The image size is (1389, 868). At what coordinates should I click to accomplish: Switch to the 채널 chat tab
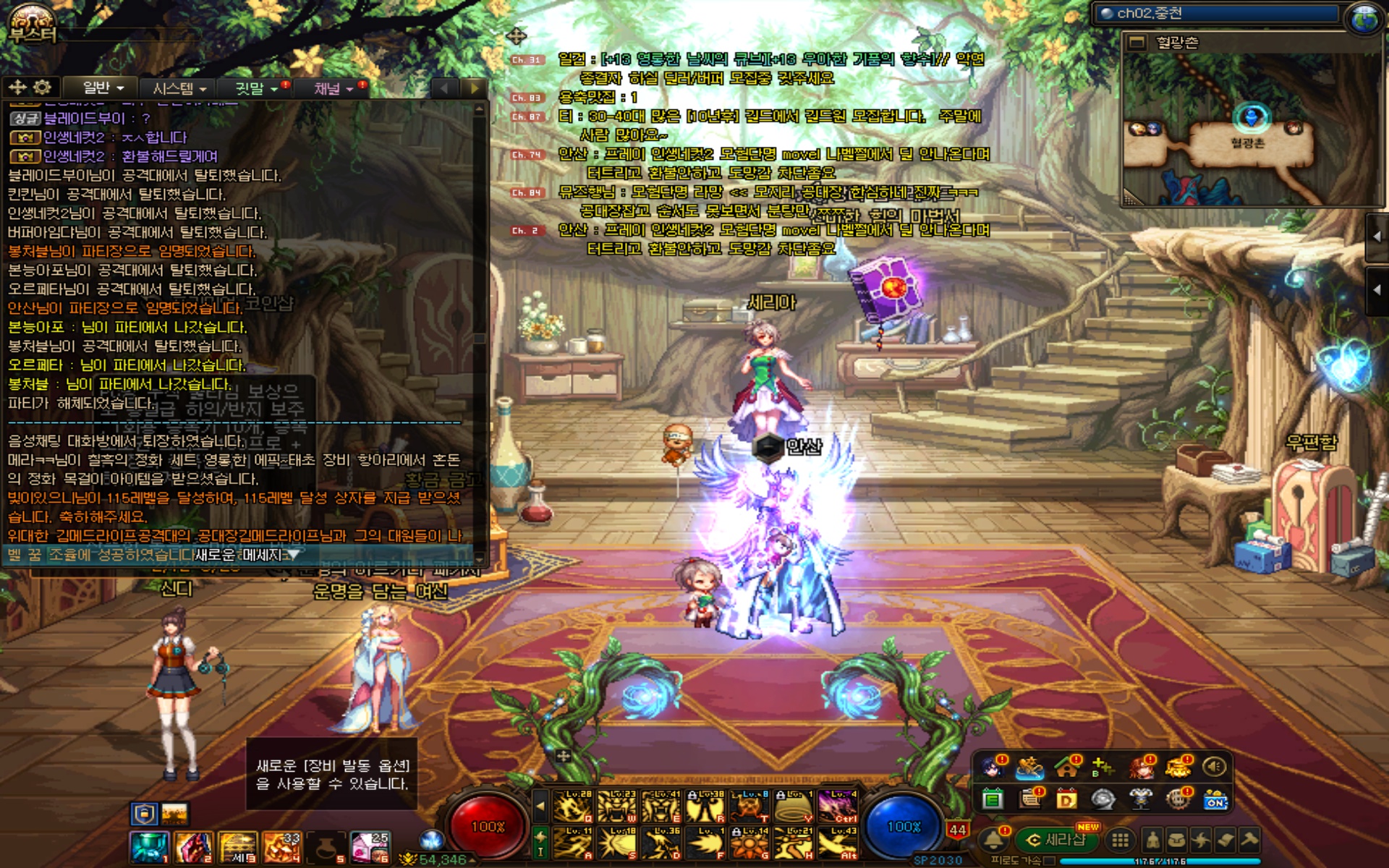[x=333, y=88]
